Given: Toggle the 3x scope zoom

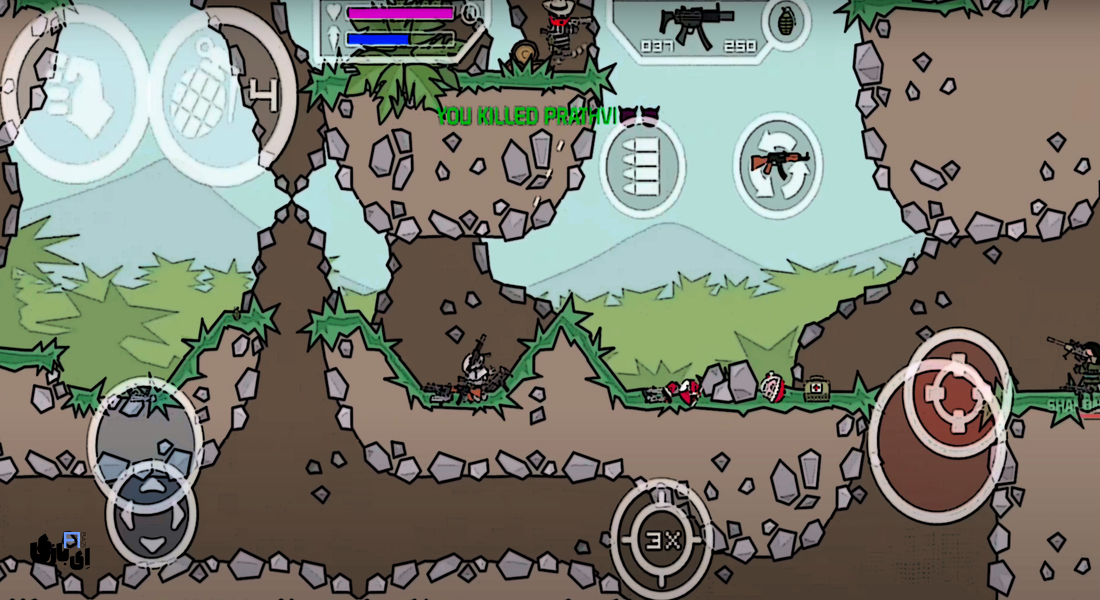Looking at the screenshot, I should pyautogui.click(x=662, y=540).
